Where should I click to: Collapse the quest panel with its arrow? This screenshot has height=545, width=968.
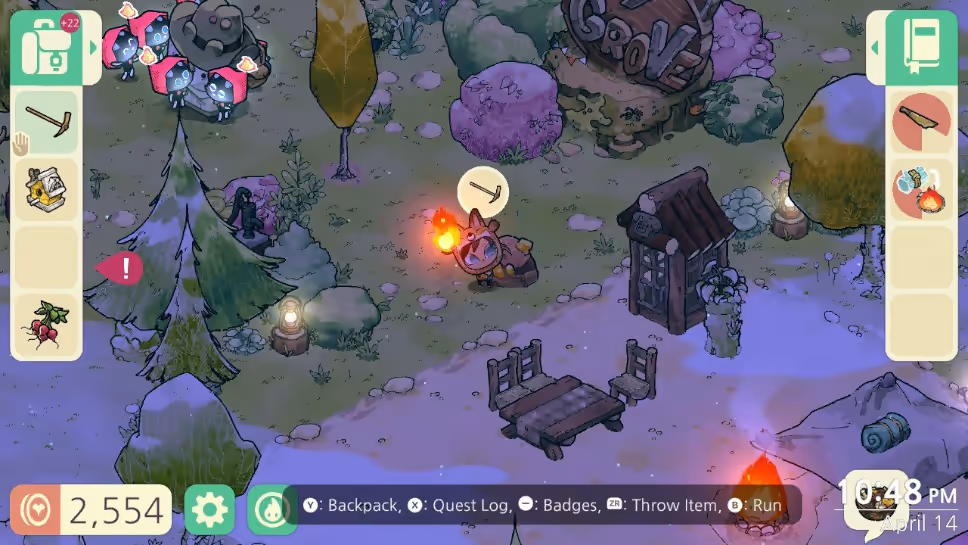pyautogui.click(x=874, y=47)
